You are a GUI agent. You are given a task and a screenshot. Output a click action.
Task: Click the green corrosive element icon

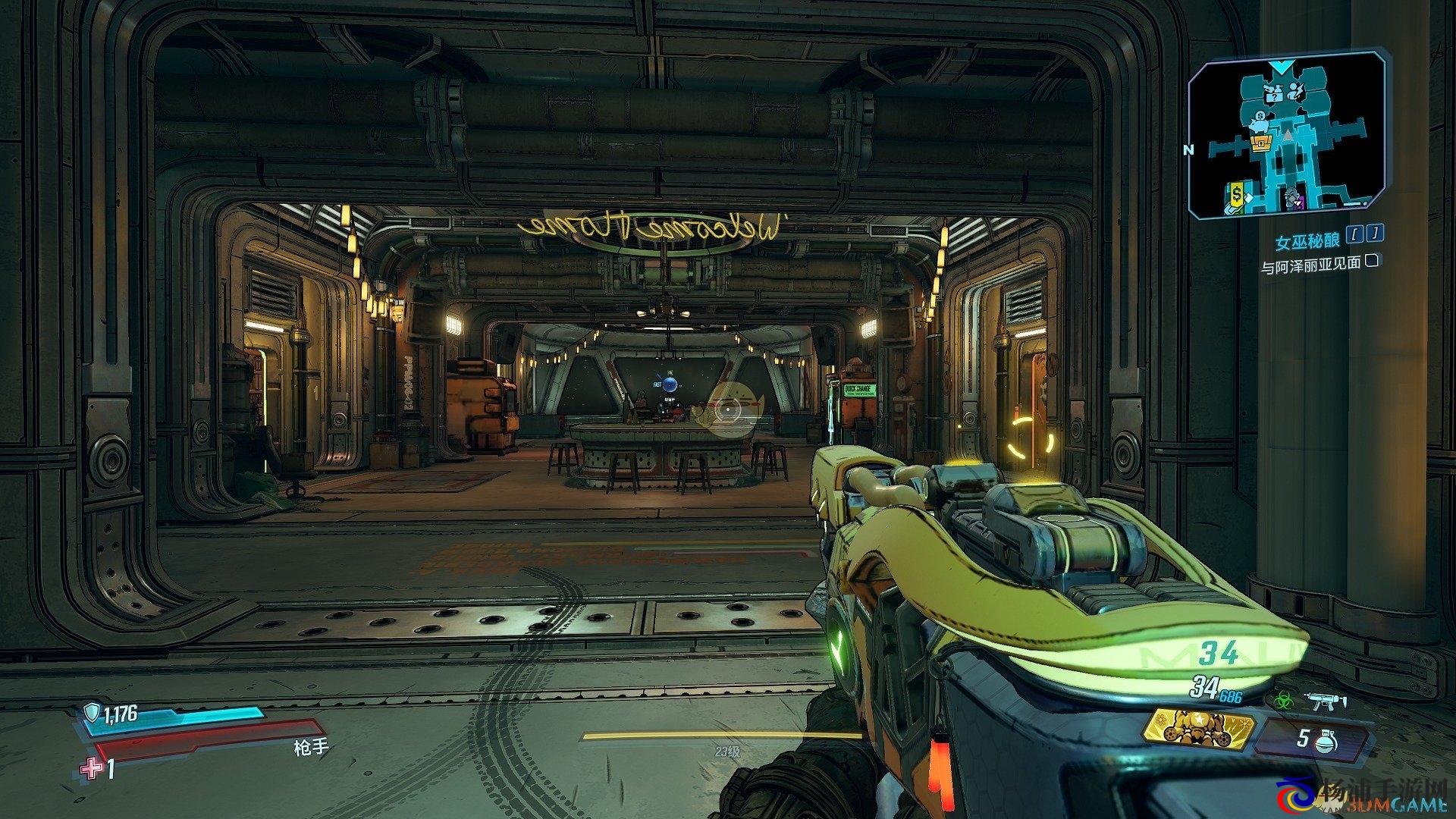[x=1282, y=701]
